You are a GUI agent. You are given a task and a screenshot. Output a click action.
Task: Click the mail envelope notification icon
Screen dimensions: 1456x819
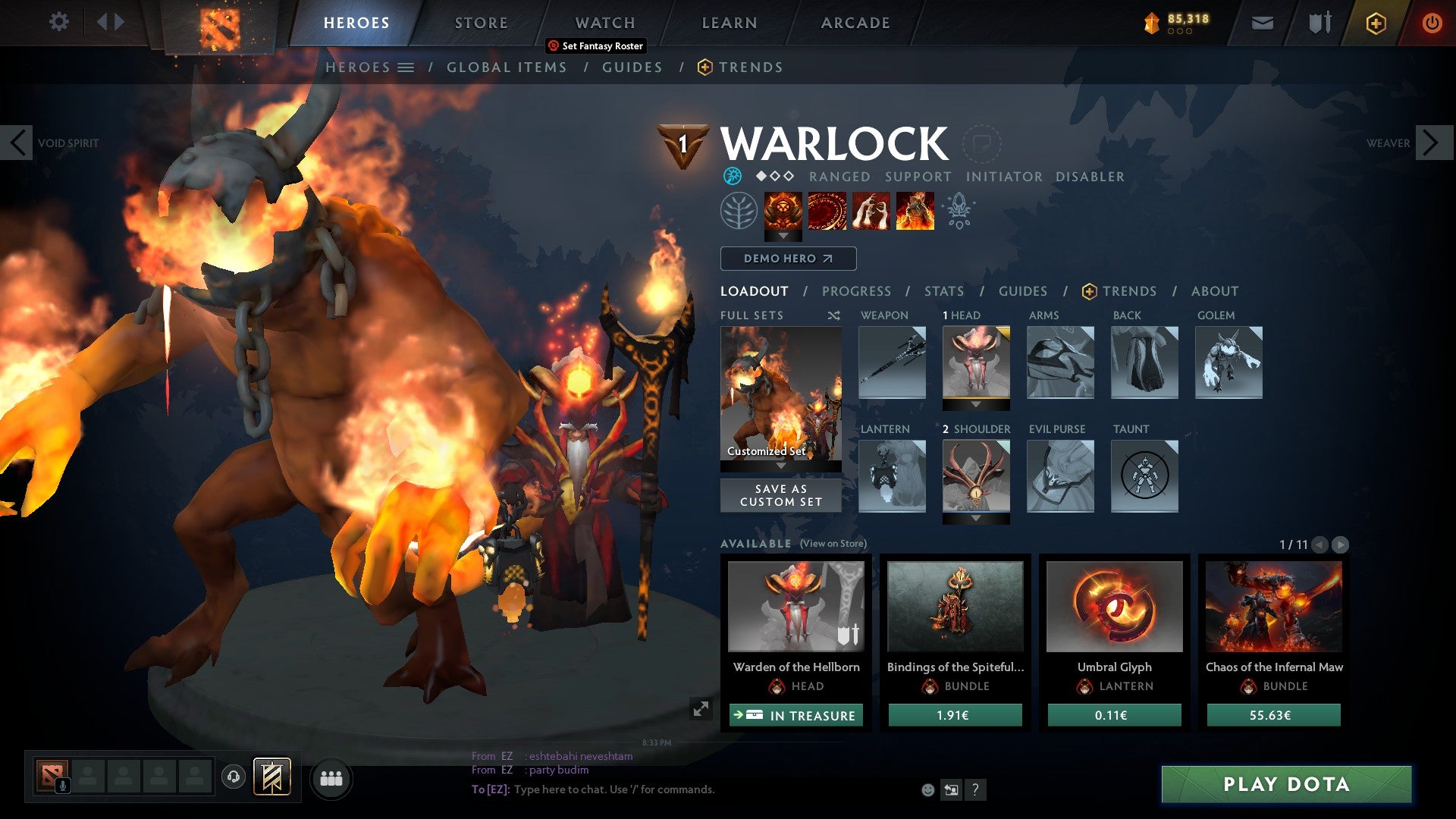(1263, 23)
